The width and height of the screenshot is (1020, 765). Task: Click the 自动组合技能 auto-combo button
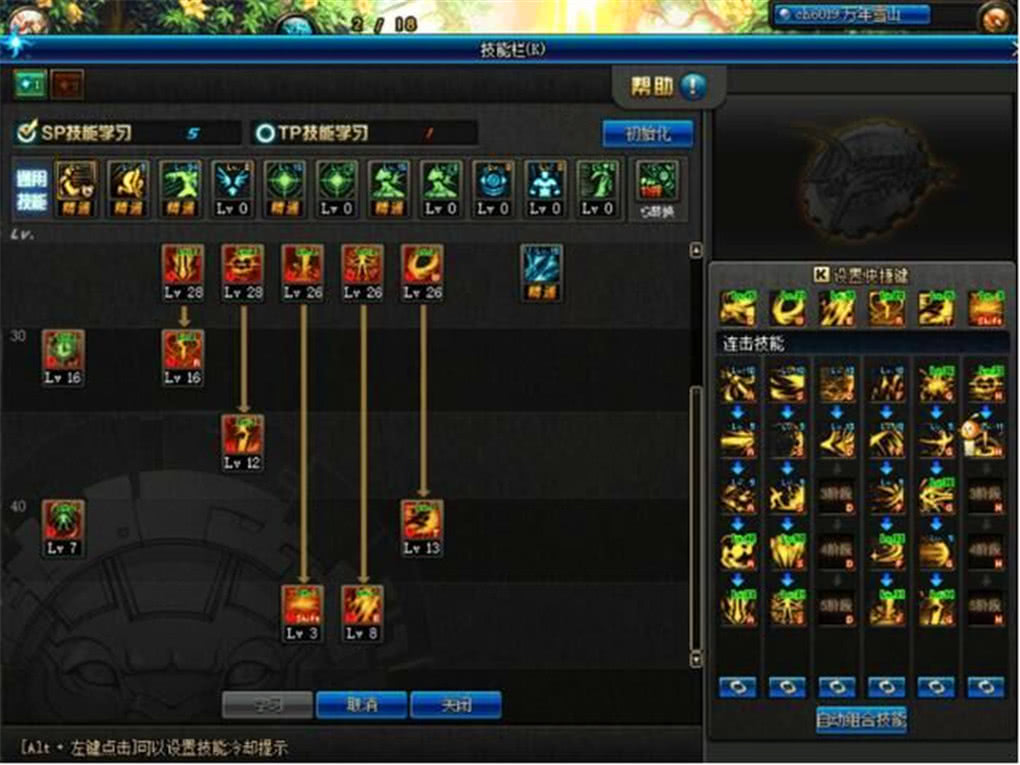(x=860, y=720)
